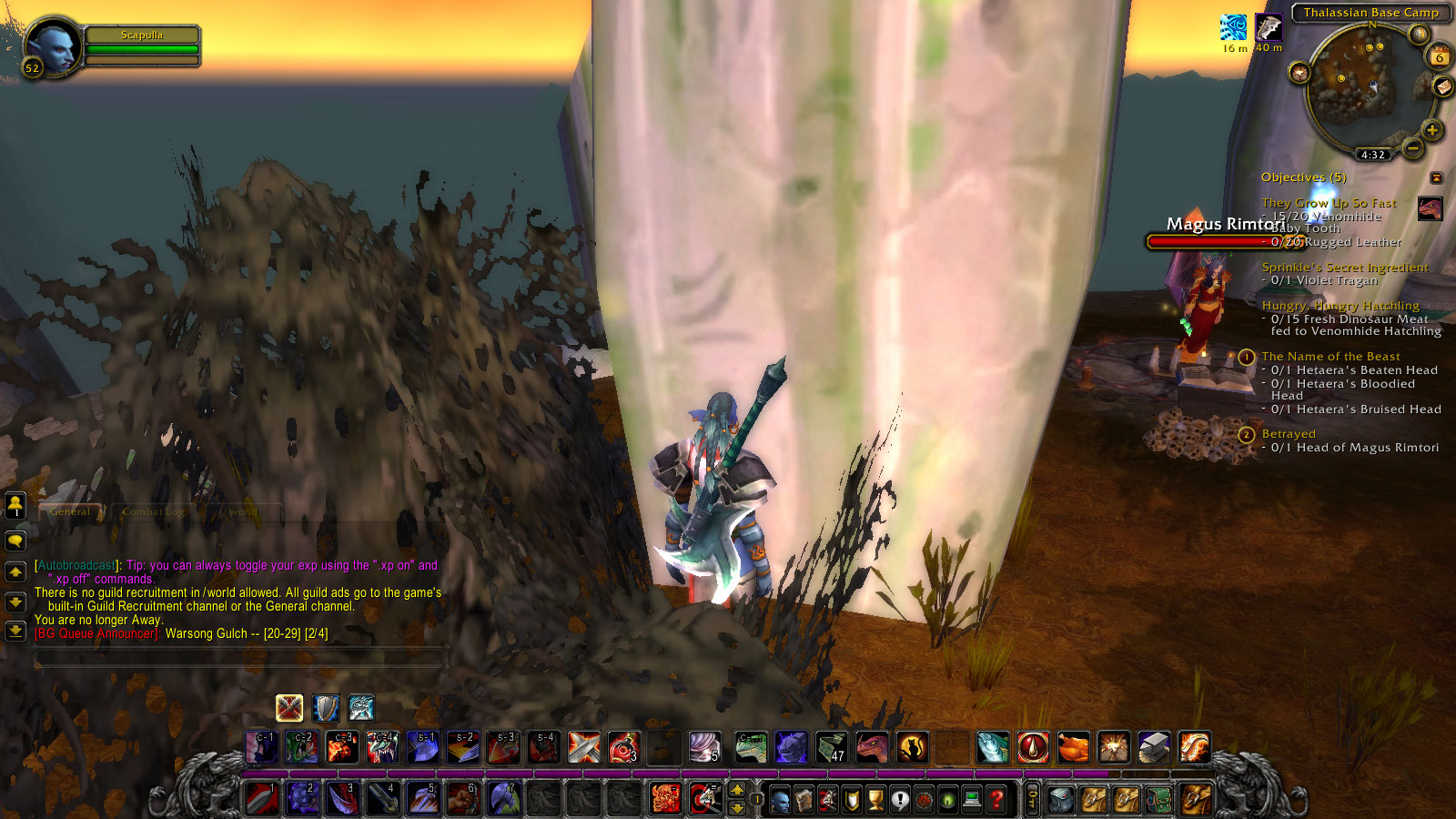Open the quest log exclamation icon
The image size is (1456, 819).
click(x=899, y=800)
